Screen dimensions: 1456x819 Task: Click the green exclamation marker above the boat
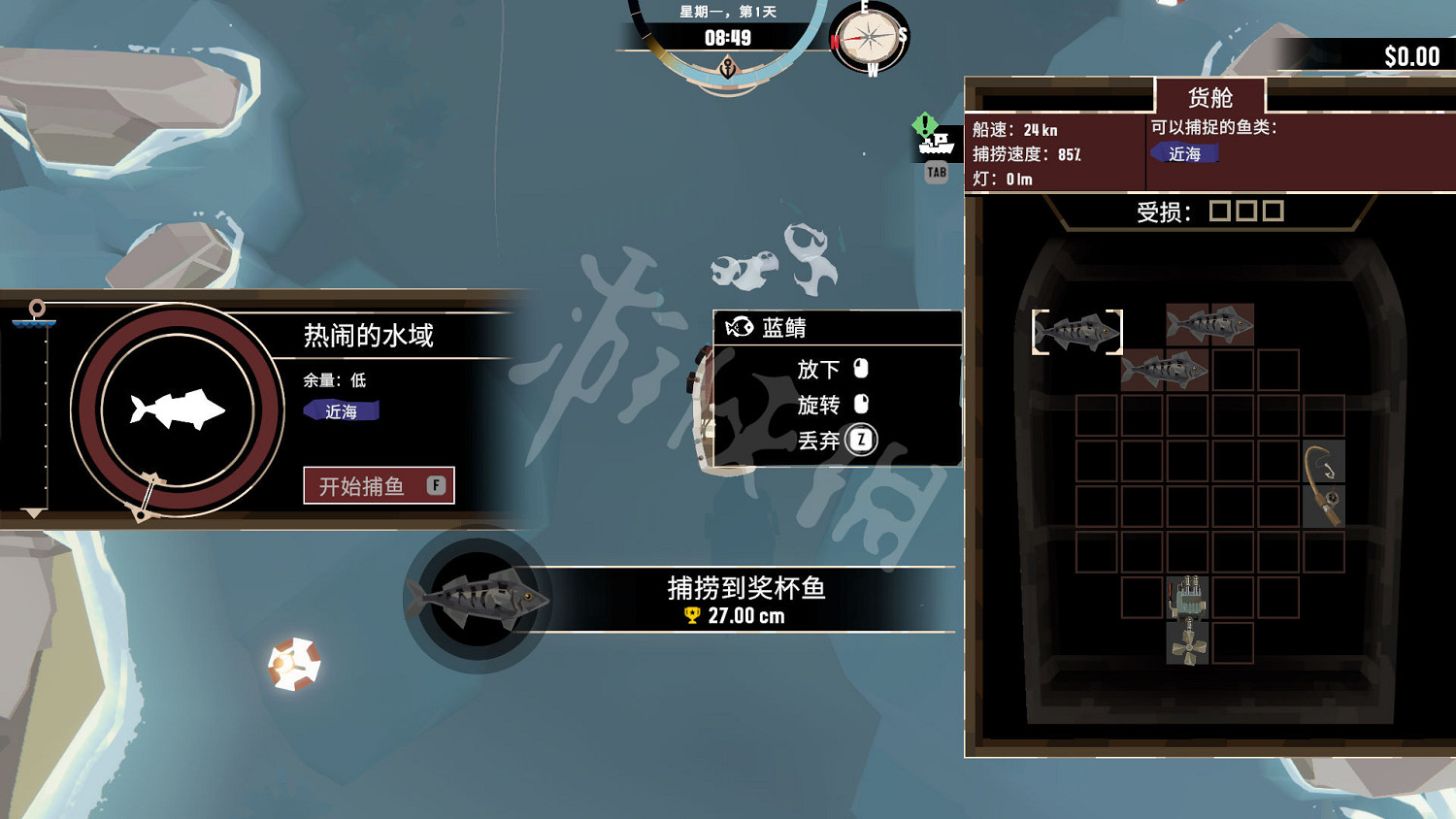point(924,124)
